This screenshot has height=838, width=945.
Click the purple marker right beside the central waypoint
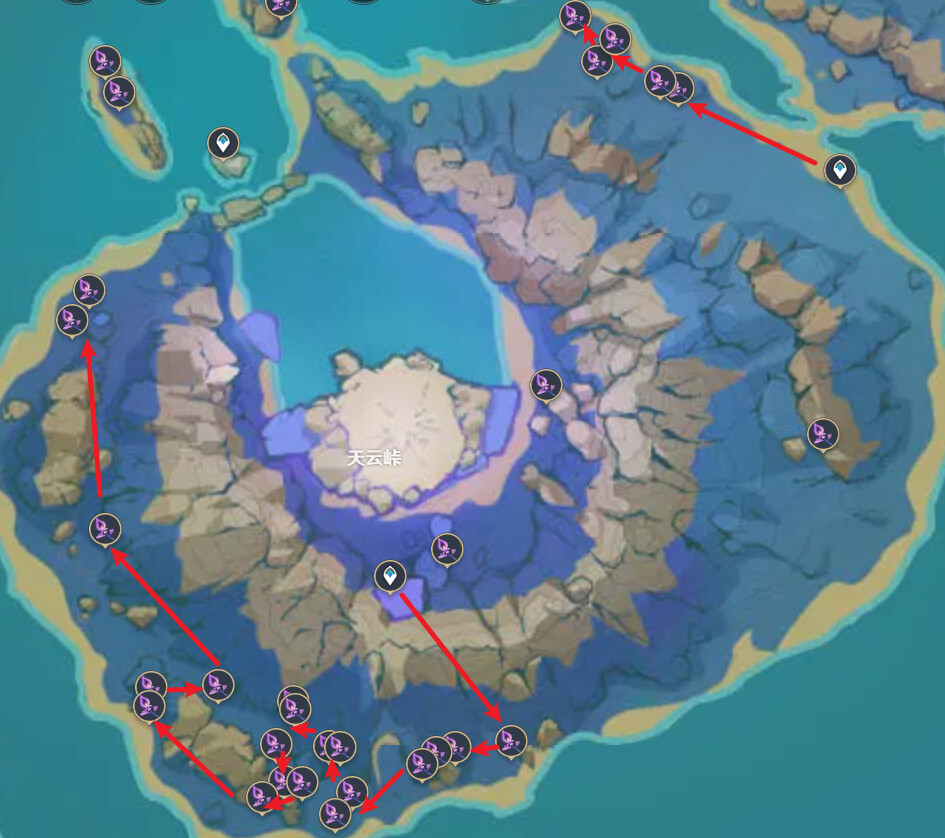click(447, 548)
